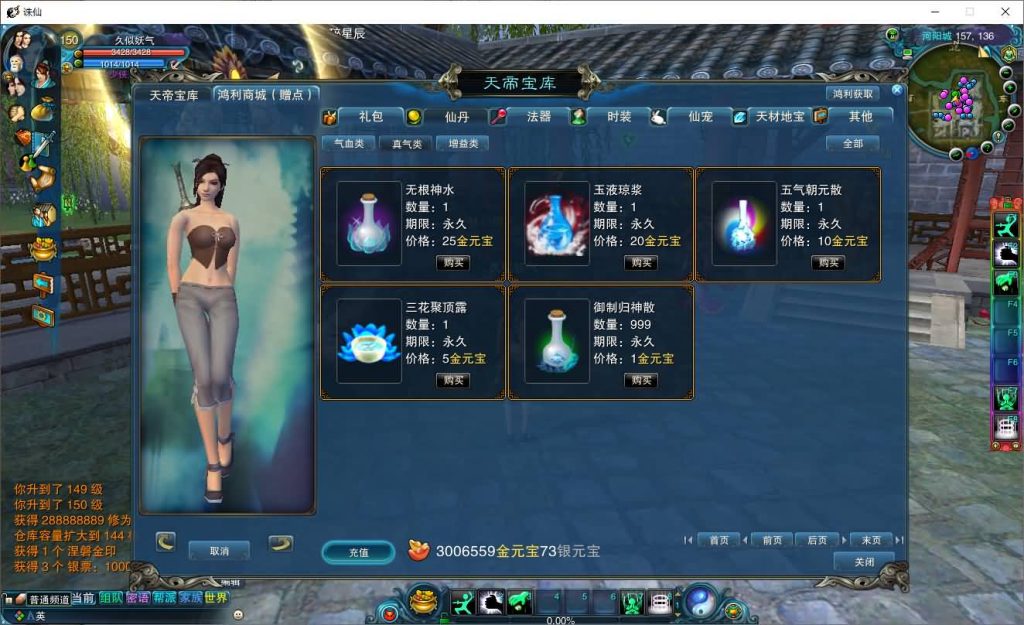
Task: Filter by 气血类 subcategory
Action: pos(349,144)
